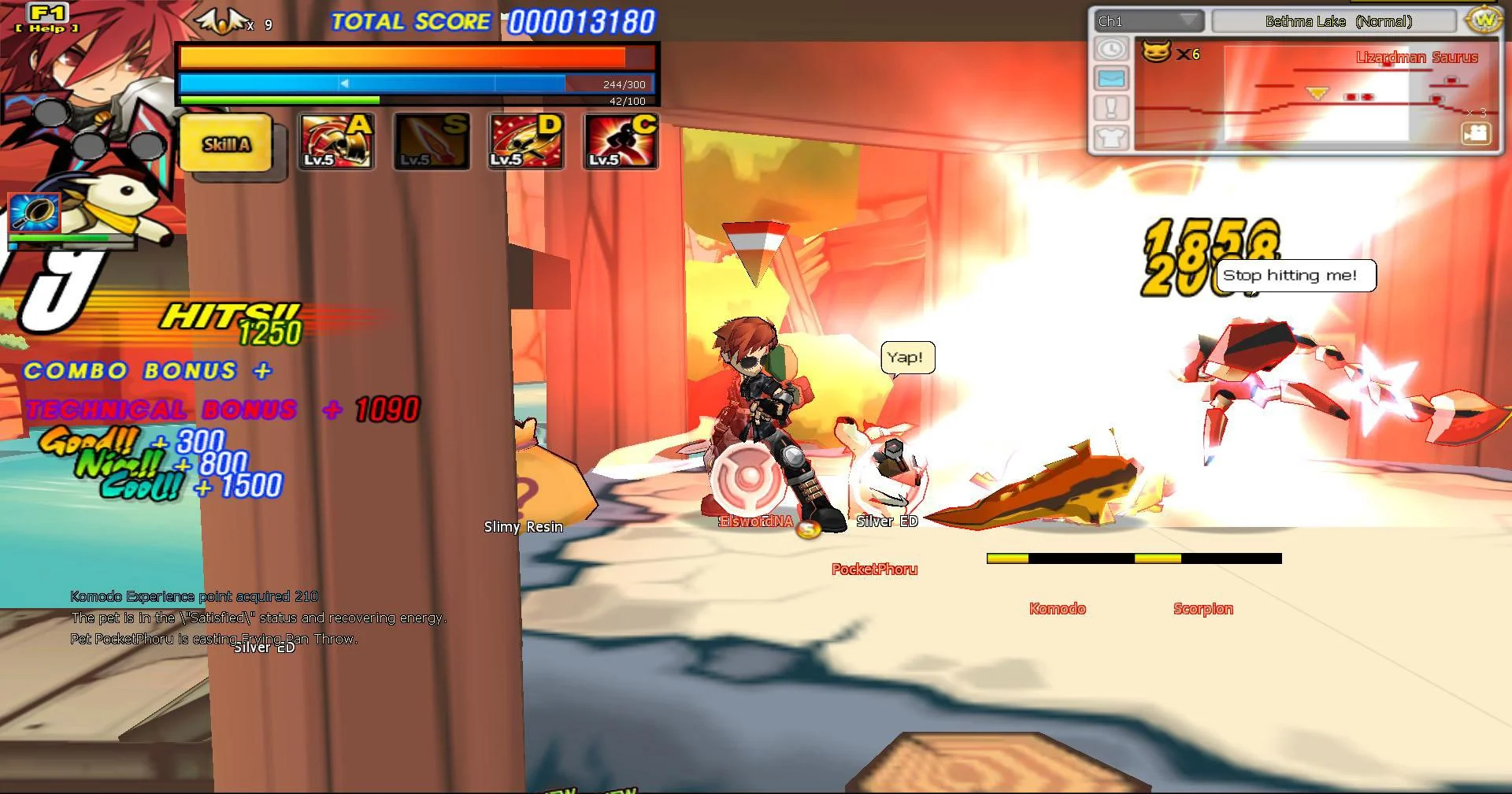Open the mailbox from the minimap panel
Image resolution: width=1512 pixels, height=794 pixels.
coord(1110,78)
